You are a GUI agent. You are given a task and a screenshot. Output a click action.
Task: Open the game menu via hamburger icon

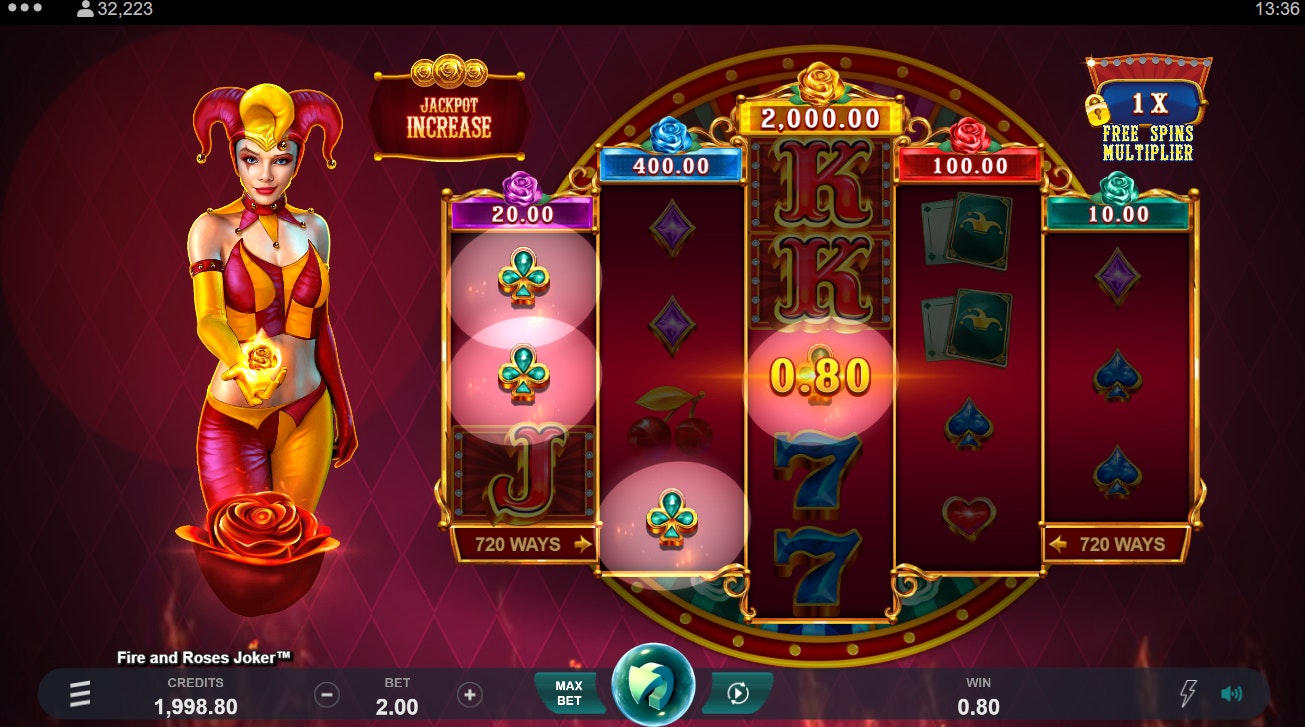point(78,692)
